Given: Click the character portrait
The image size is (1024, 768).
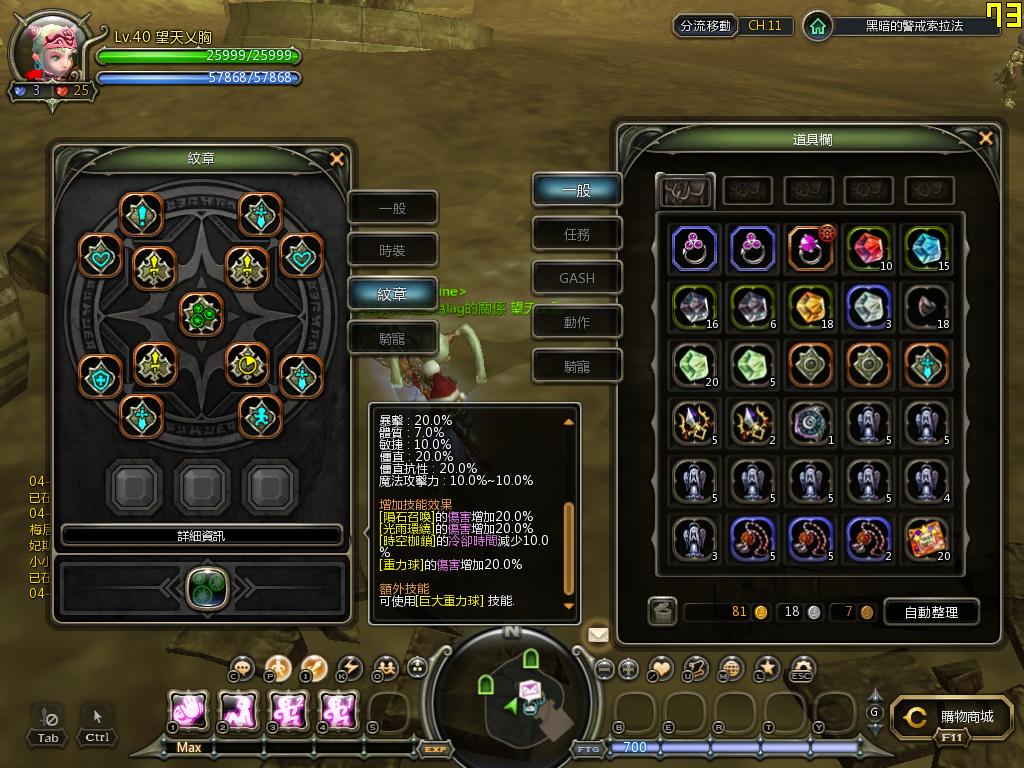Looking at the screenshot, I should click(52, 50).
